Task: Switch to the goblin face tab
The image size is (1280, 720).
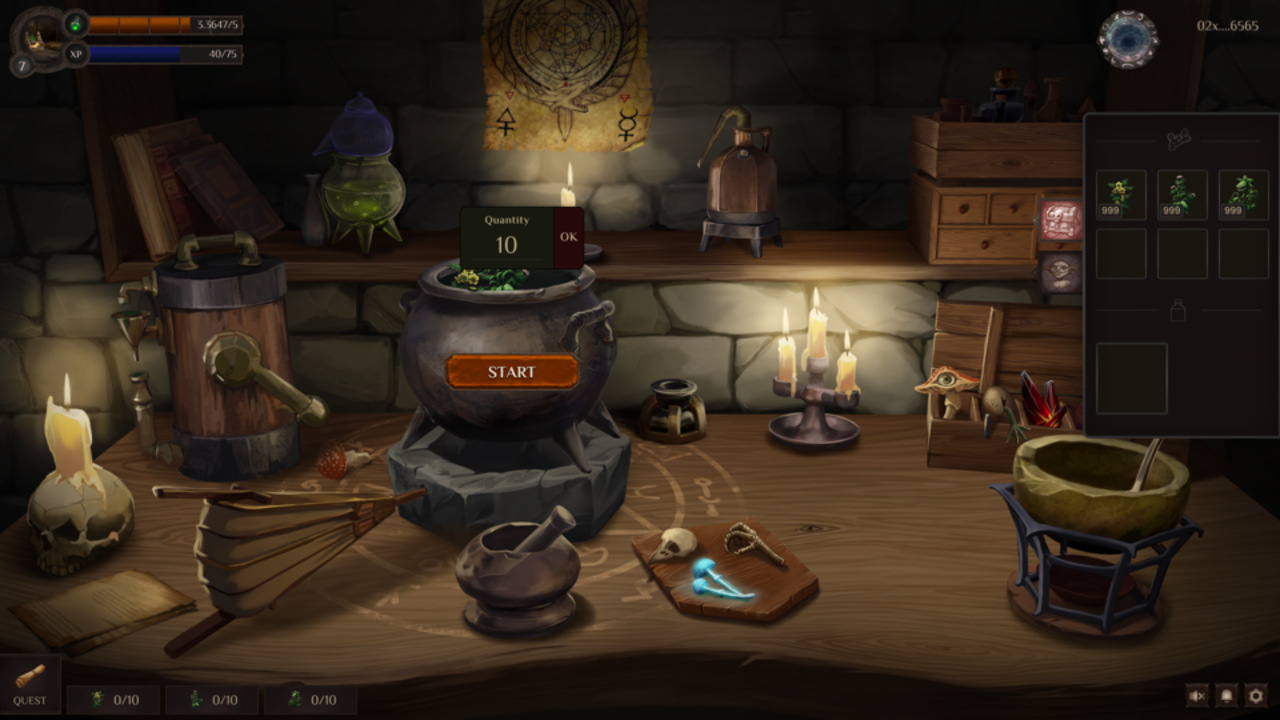Action: [1060, 272]
